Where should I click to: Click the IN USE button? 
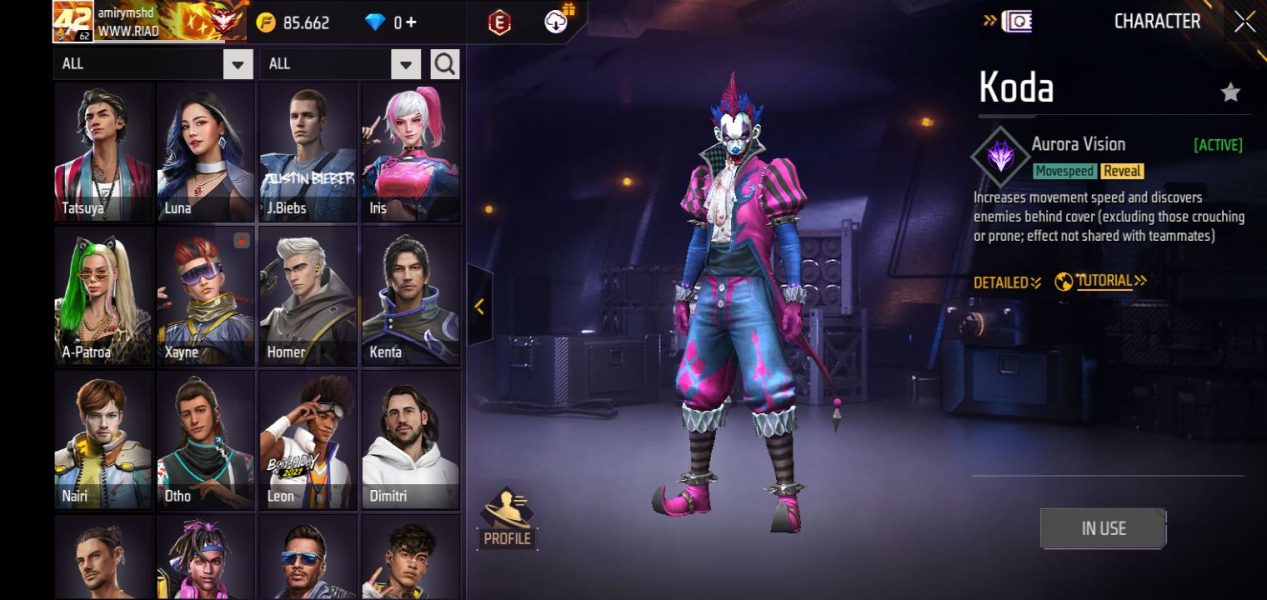point(1103,528)
